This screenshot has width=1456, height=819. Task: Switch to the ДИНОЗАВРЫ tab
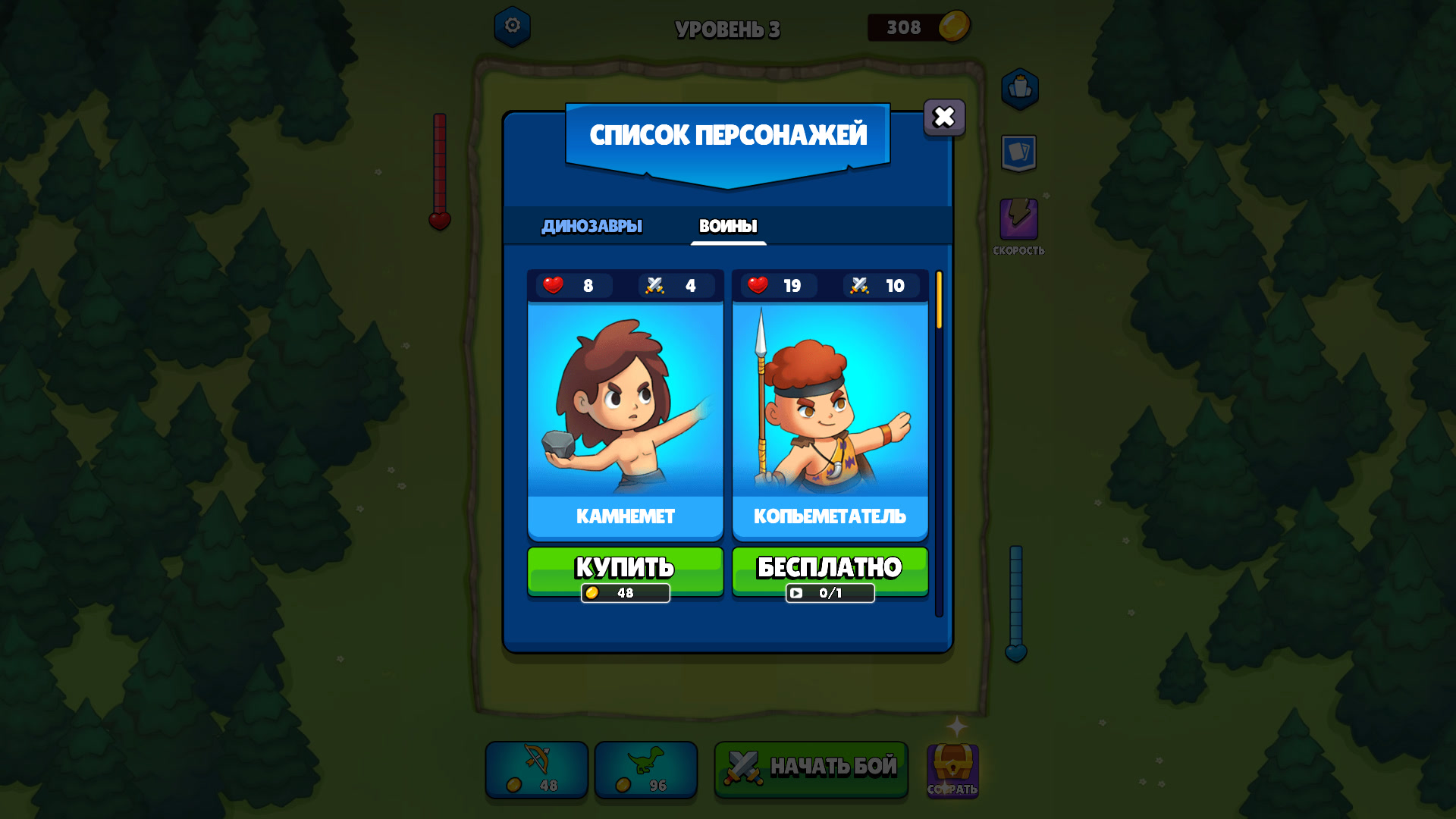(x=591, y=225)
